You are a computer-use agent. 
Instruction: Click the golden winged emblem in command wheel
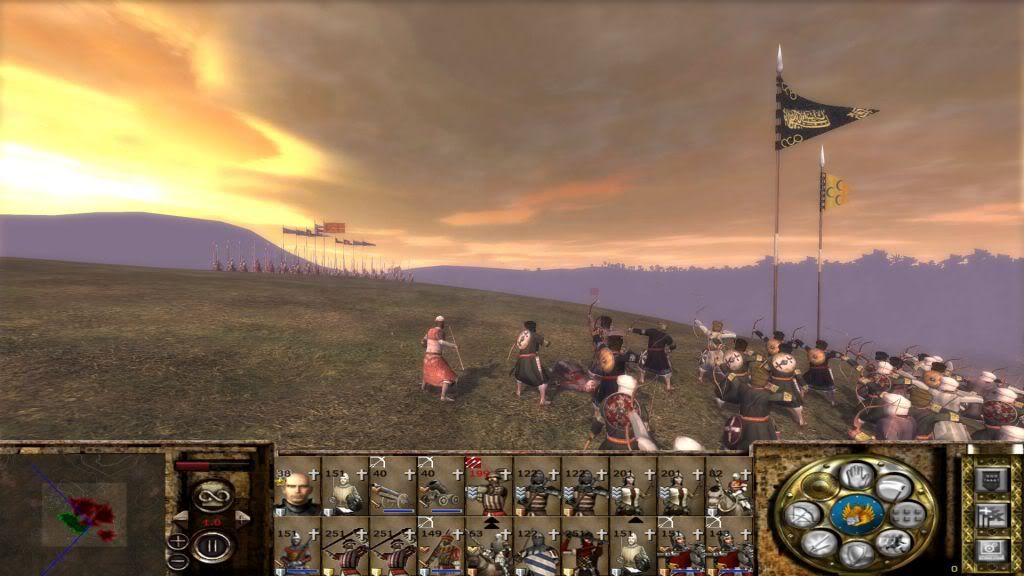pyautogui.click(x=856, y=514)
